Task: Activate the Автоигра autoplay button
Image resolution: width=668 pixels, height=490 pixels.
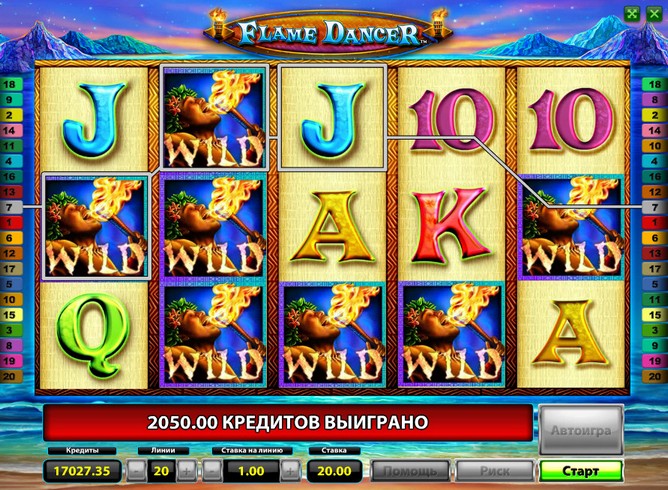Action: click(x=580, y=429)
